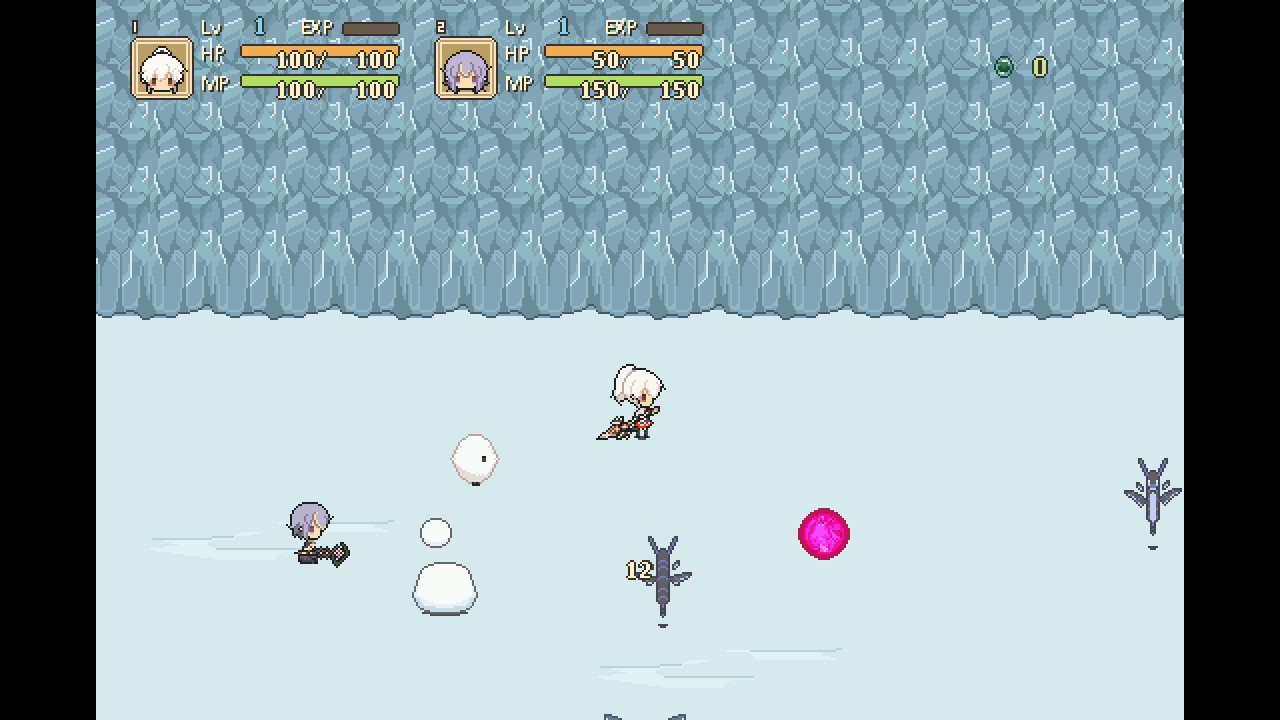Image resolution: width=1280 pixels, height=720 pixels.
Task: Click the pink energy orb projectile
Action: pos(823,534)
